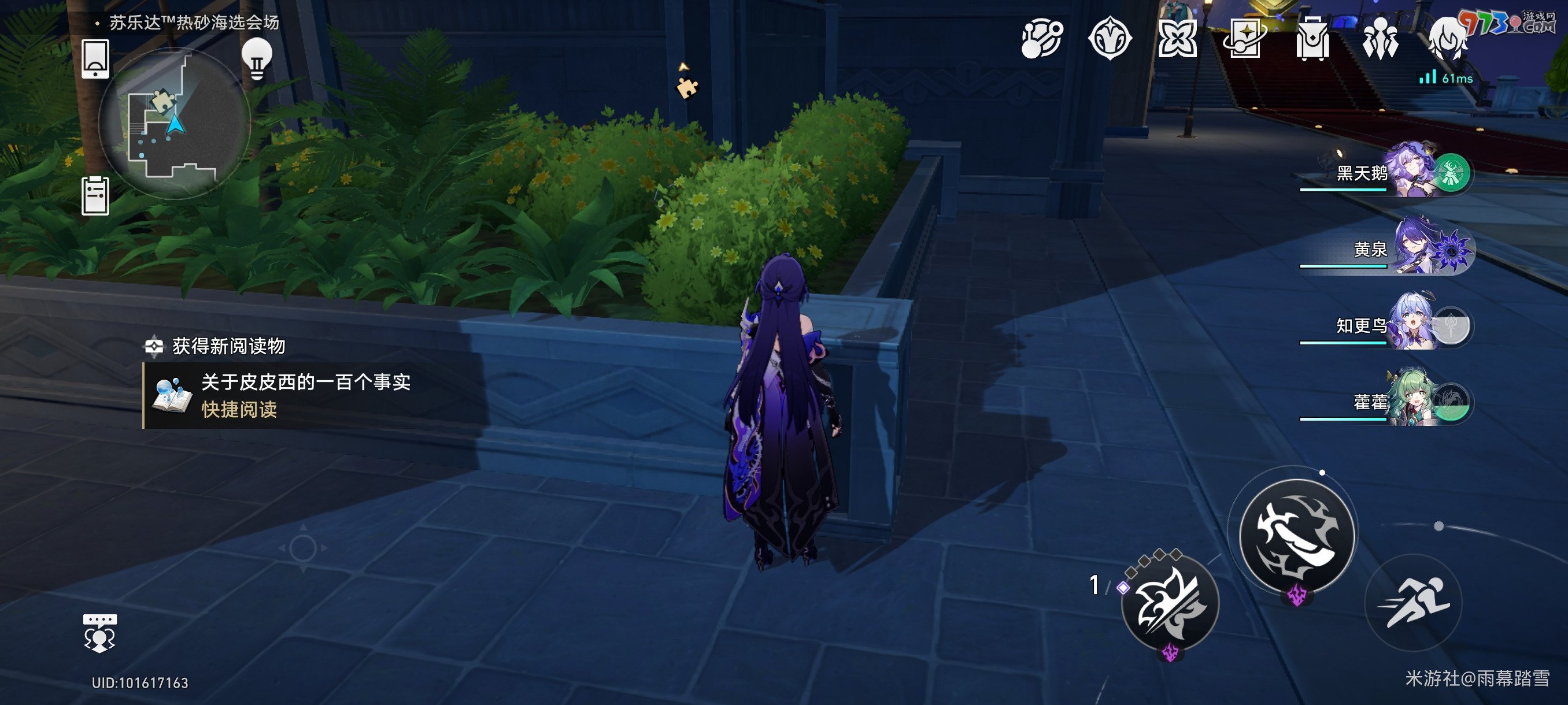1568x705 pixels.
Task: Use the large sword-slash attack button
Action: [x=1298, y=535]
